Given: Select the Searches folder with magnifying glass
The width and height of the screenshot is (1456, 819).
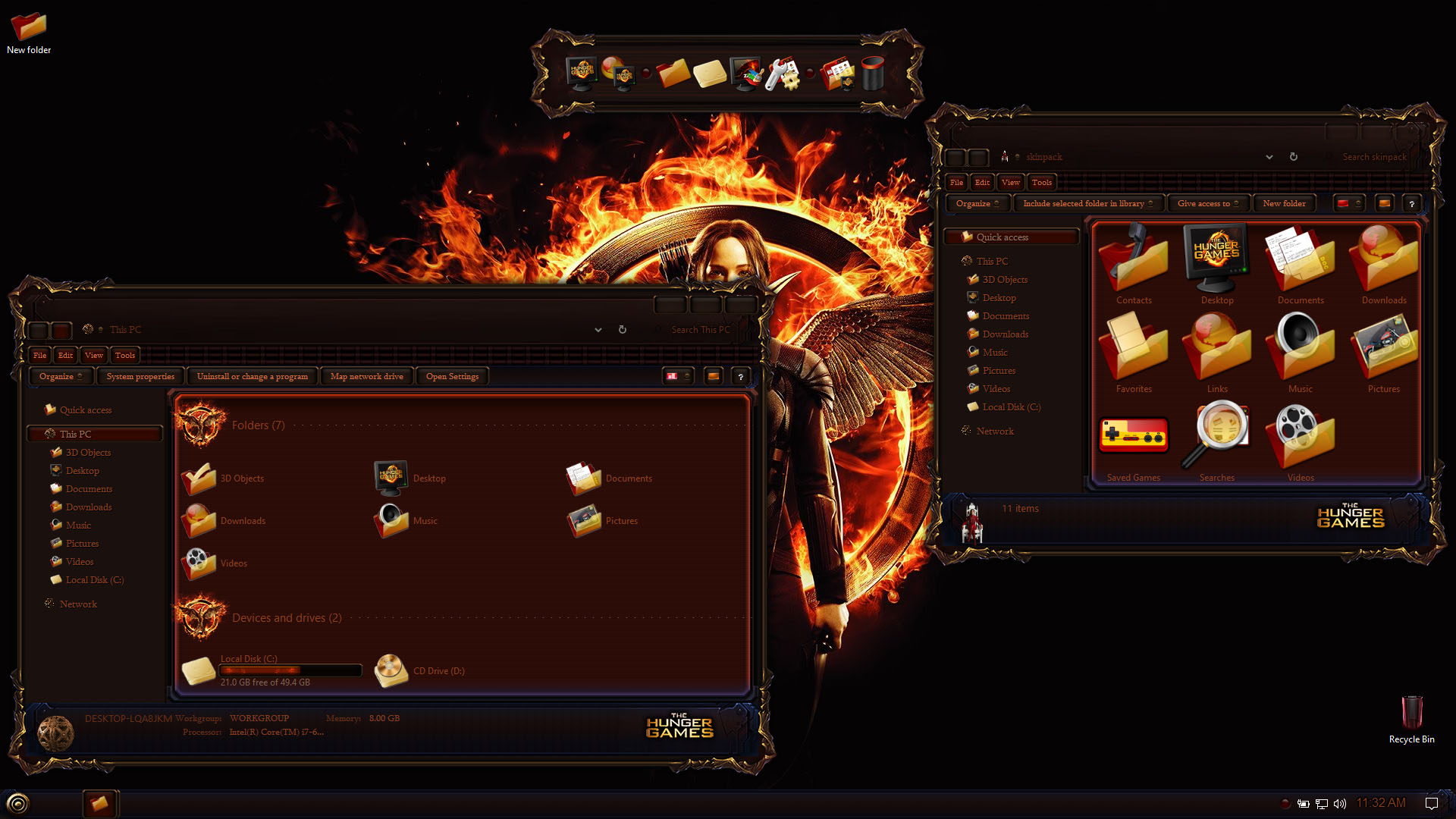Looking at the screenshot, I should 1217,440.
